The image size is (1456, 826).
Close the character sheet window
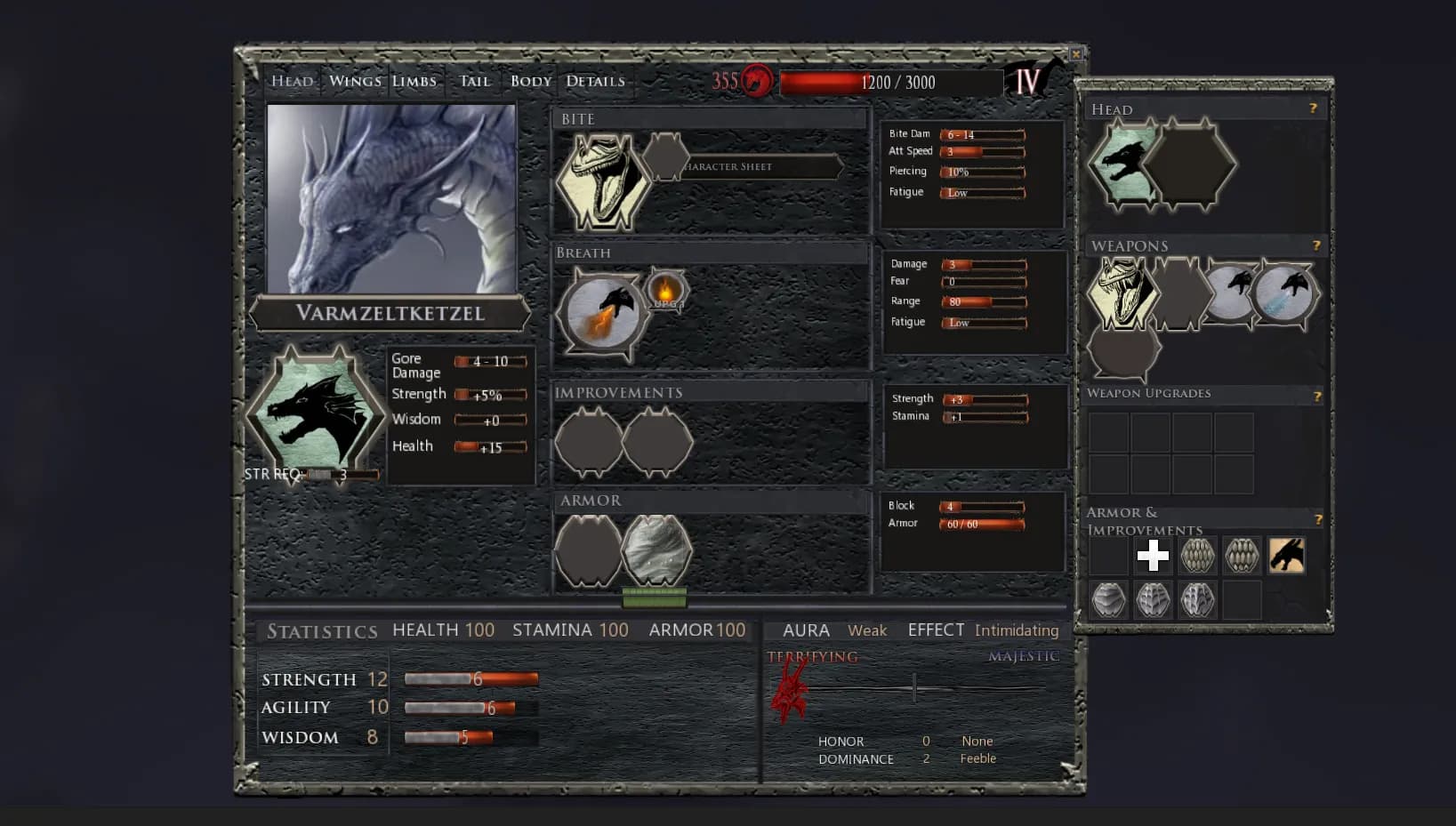click(1076, 54)
